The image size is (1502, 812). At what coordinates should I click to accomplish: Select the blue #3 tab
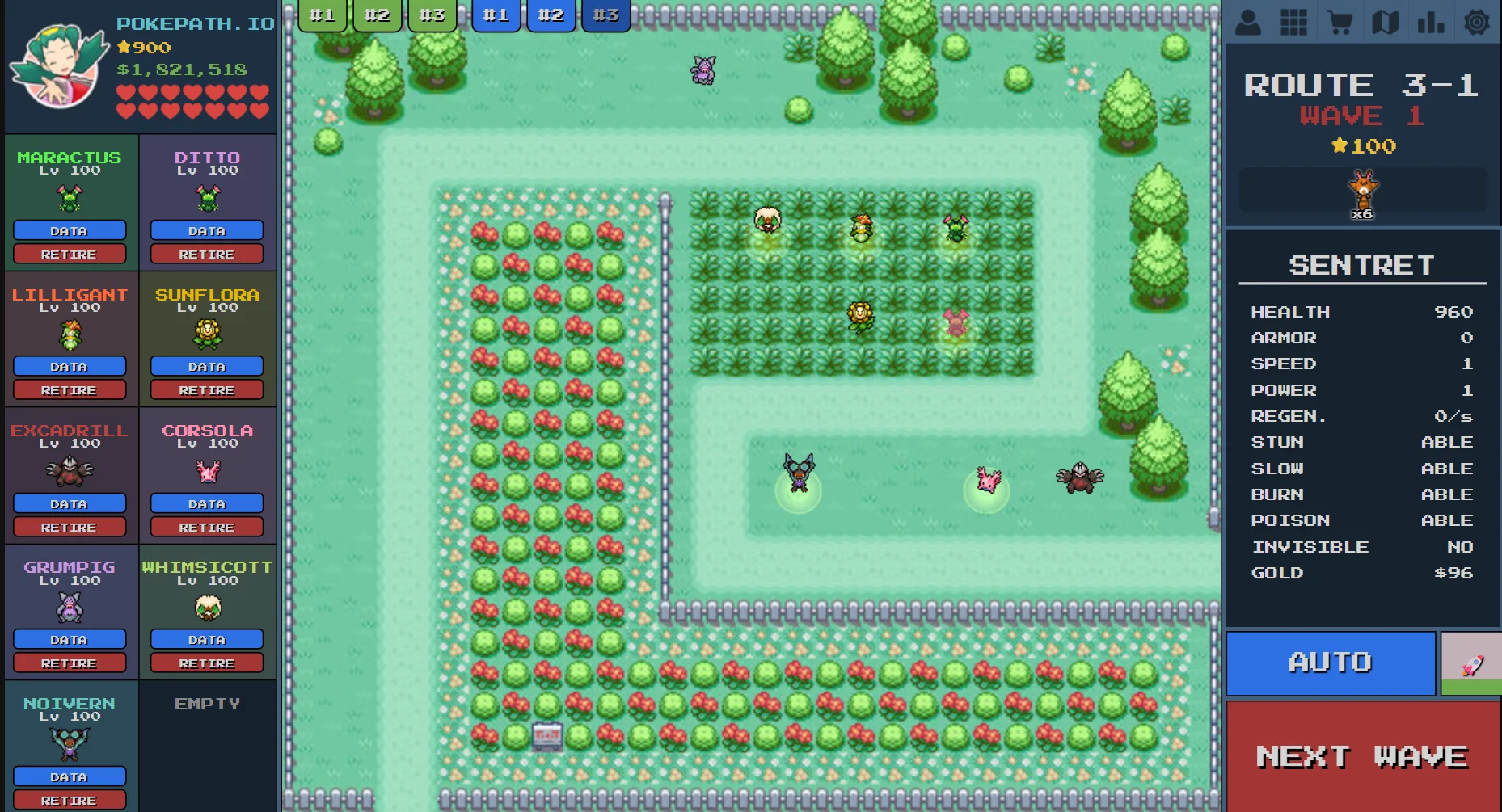point(605,14)
